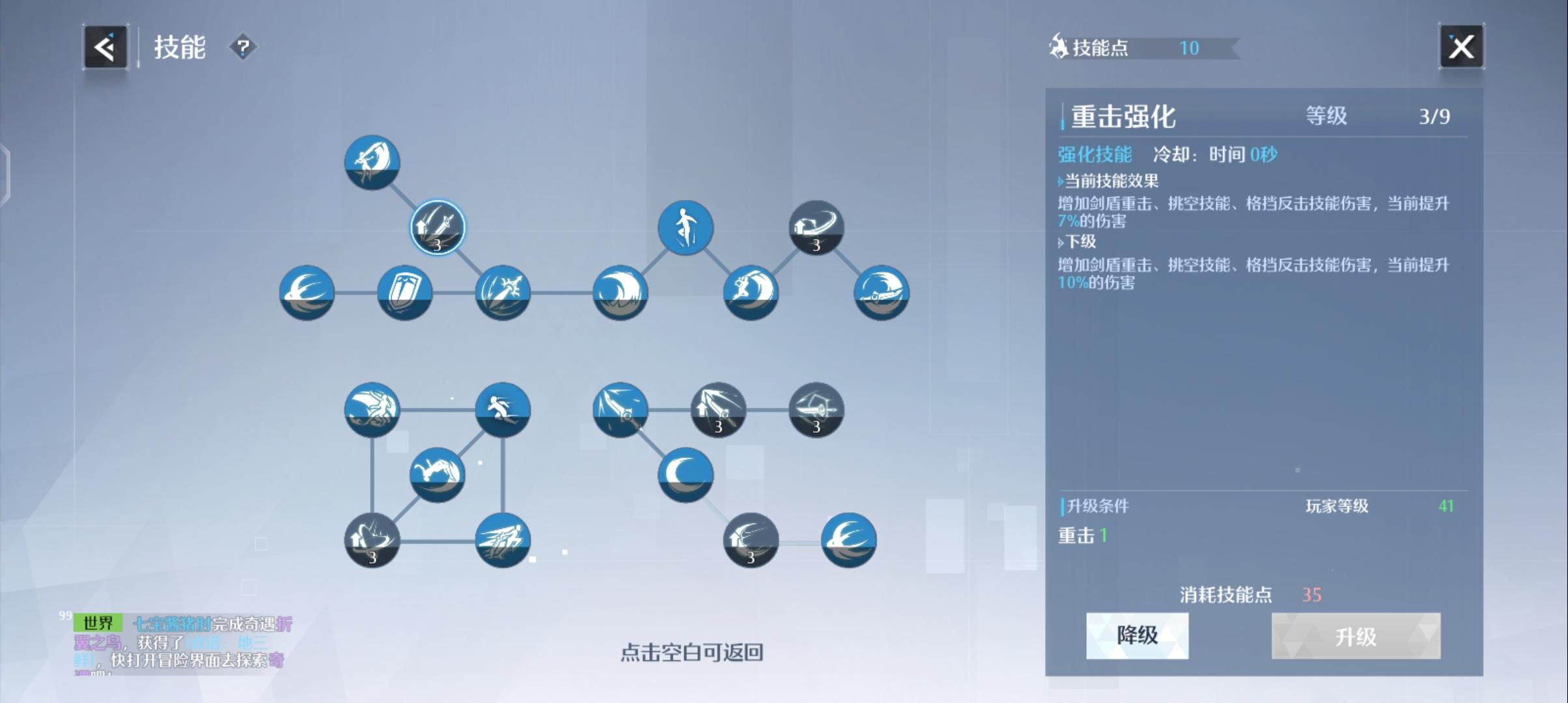Select the tidal wave skill node in the middle
Viewport: 1568px width, 703px height.
click(619, 293)
